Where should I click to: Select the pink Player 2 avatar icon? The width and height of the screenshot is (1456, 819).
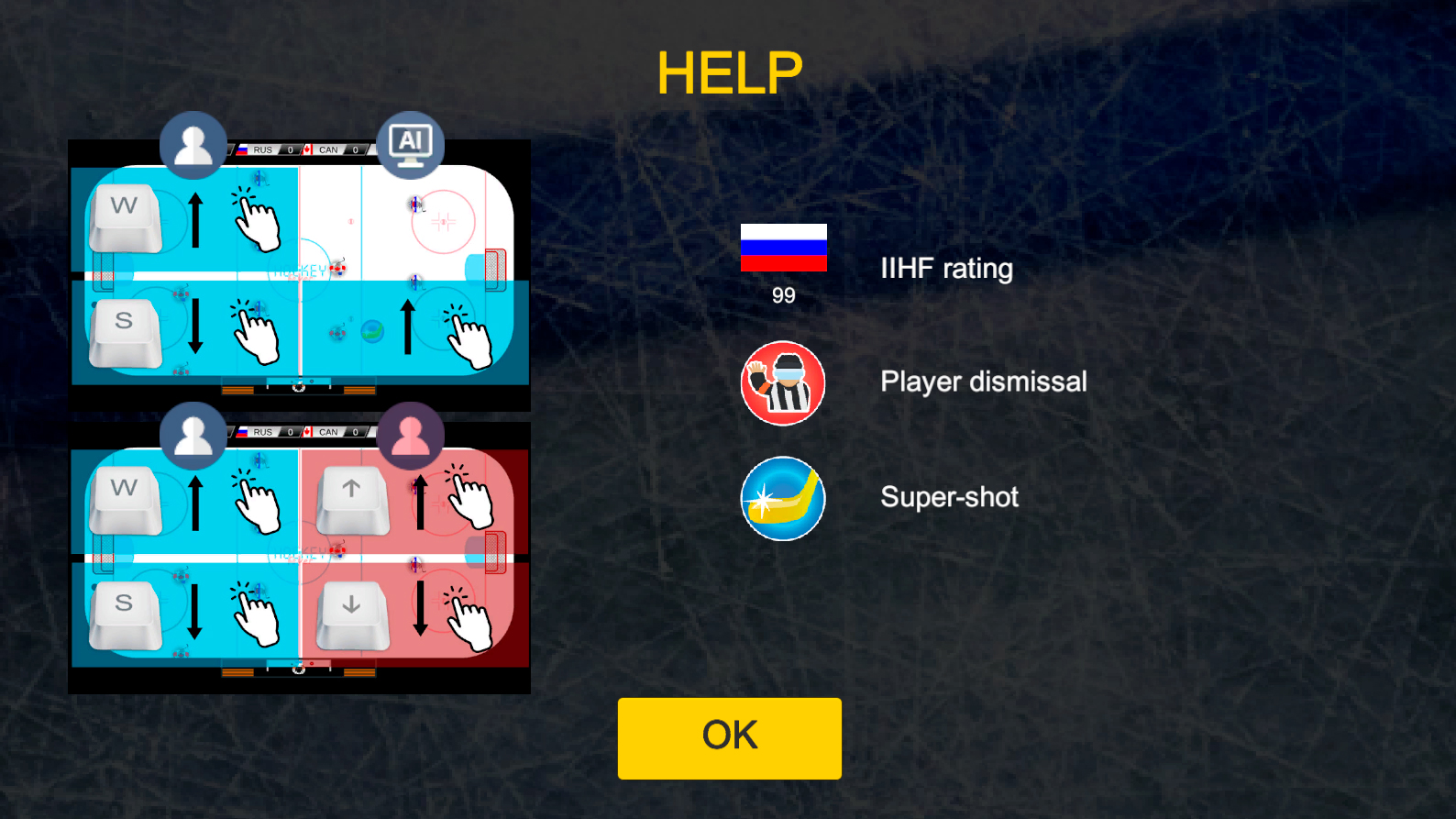tap(410, 437)
